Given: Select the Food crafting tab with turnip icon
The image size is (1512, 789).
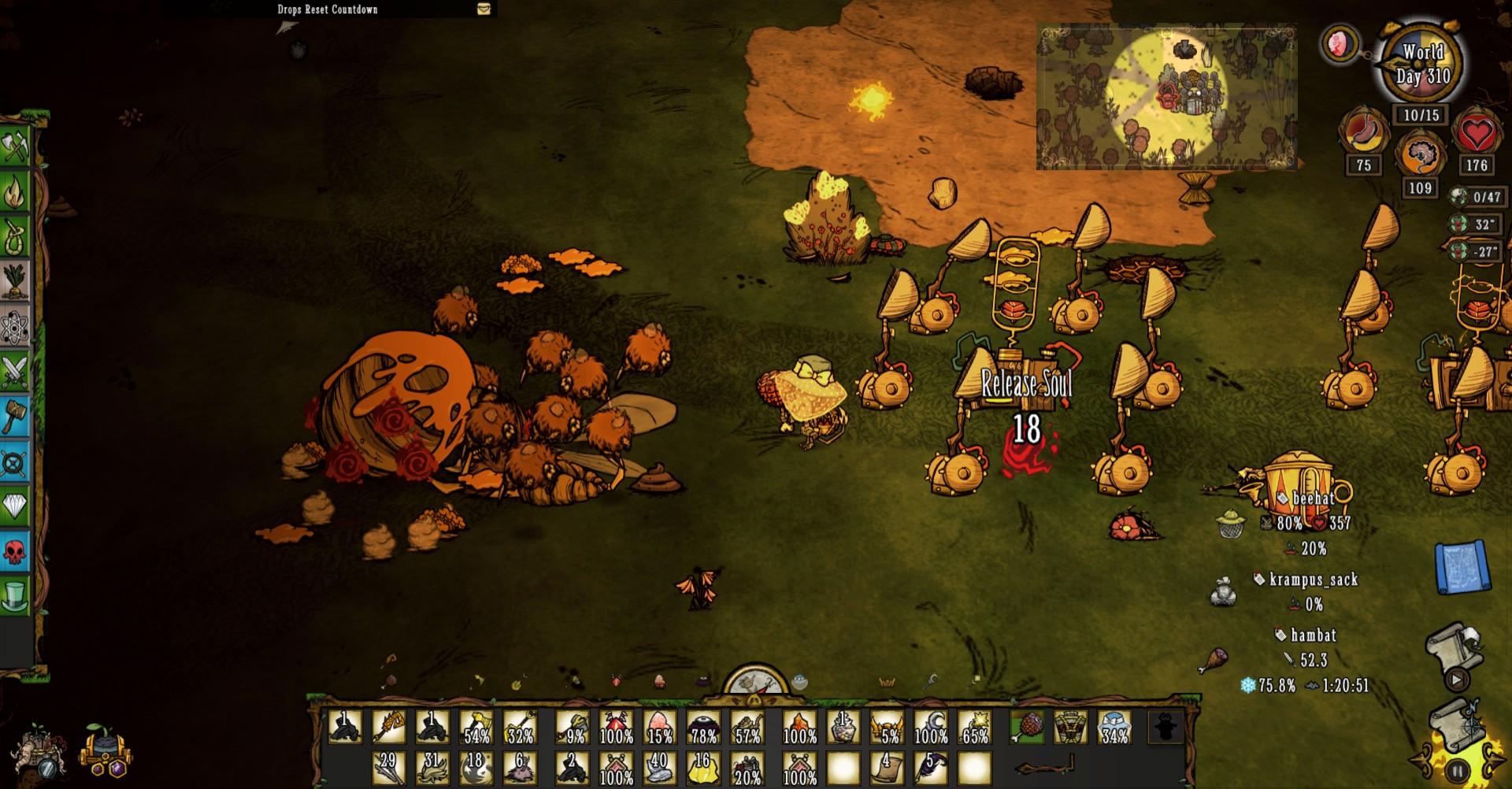Looking at the screenshot, I should click(15, 281).
